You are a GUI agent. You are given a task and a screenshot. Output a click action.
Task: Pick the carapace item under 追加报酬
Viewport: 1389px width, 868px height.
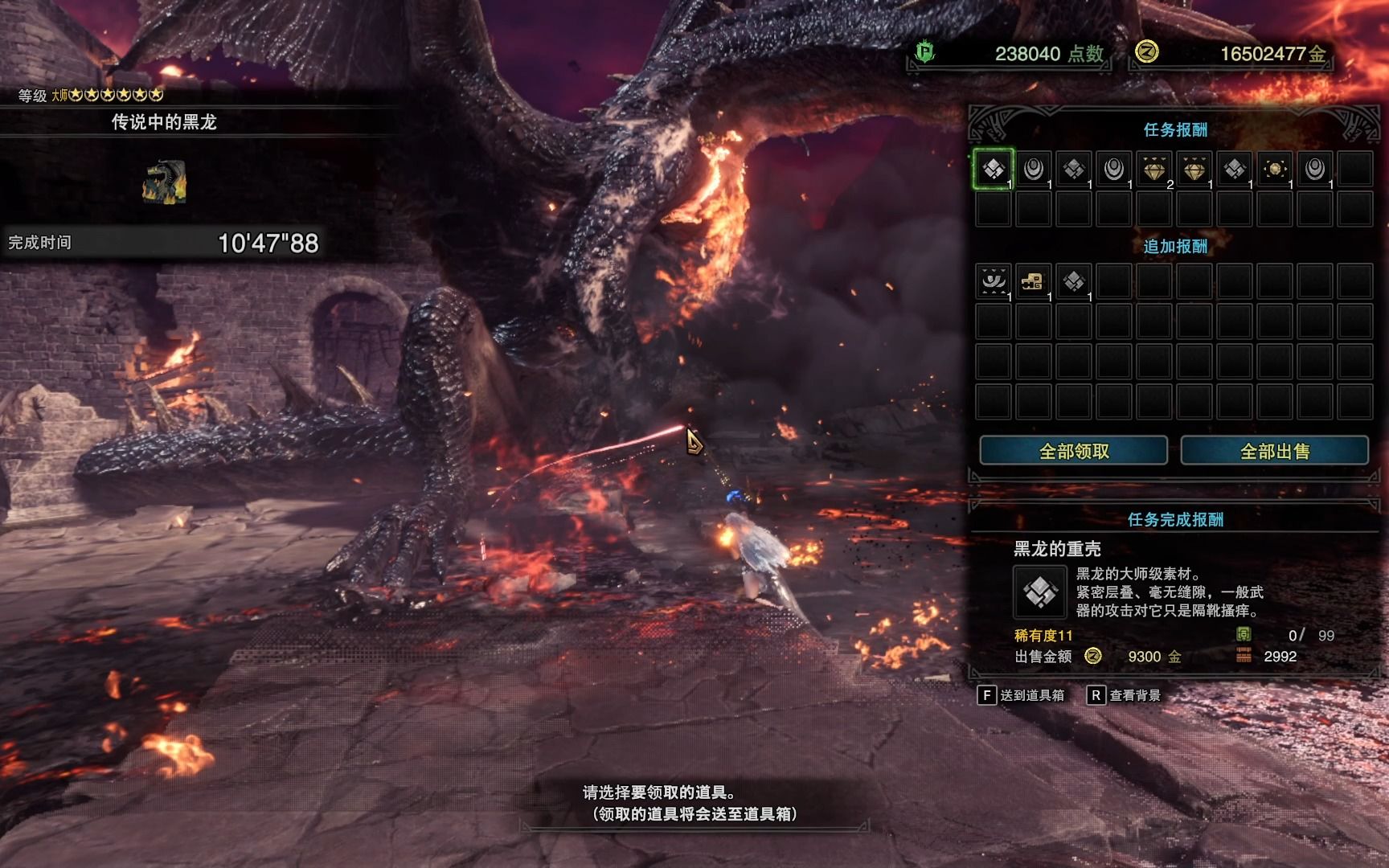(1074, 281)
